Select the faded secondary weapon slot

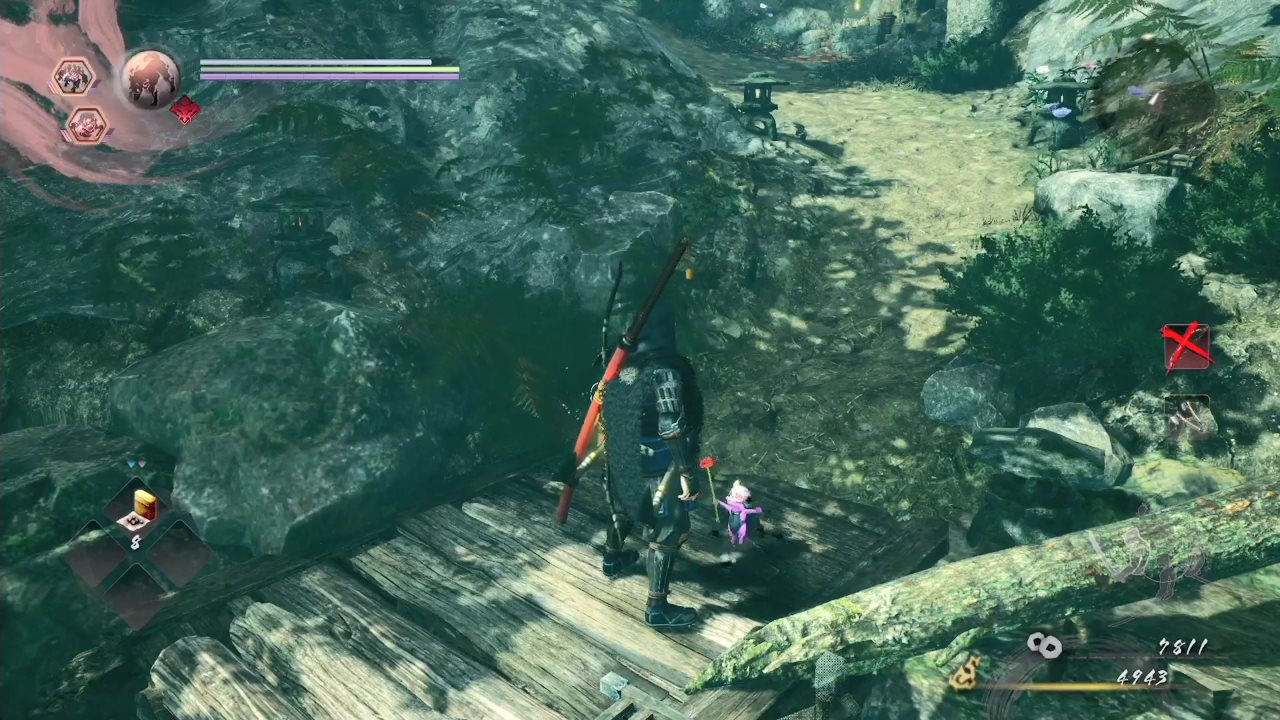(1186, 417)
